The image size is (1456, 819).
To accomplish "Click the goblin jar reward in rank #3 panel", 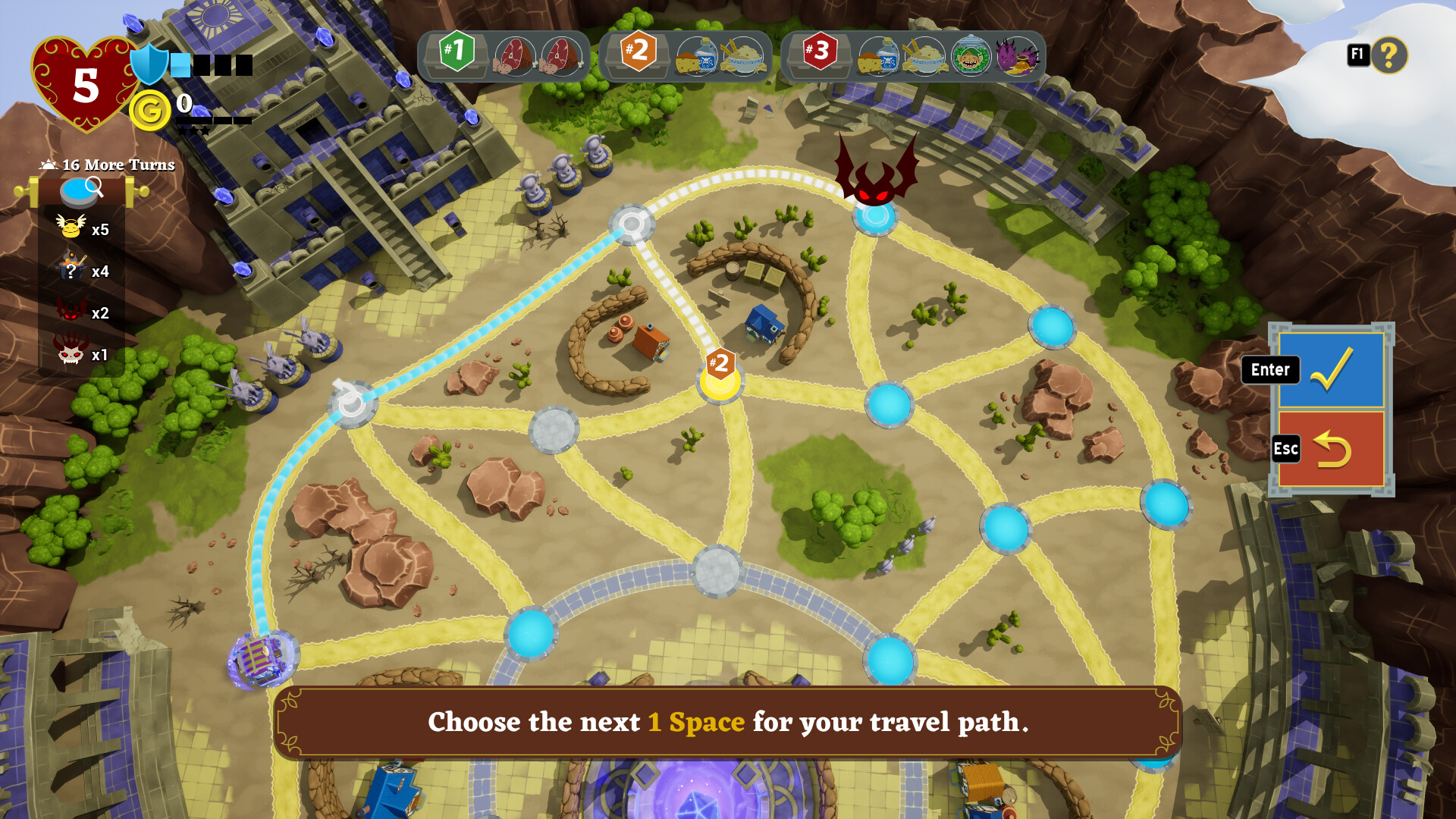I will coord(973,55).
